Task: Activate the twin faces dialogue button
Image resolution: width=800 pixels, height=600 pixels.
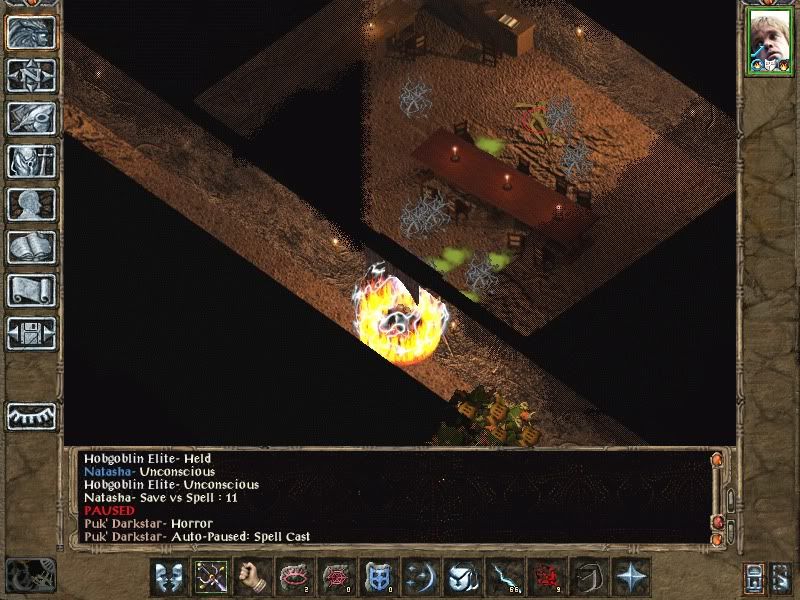Action: point(169,577)
